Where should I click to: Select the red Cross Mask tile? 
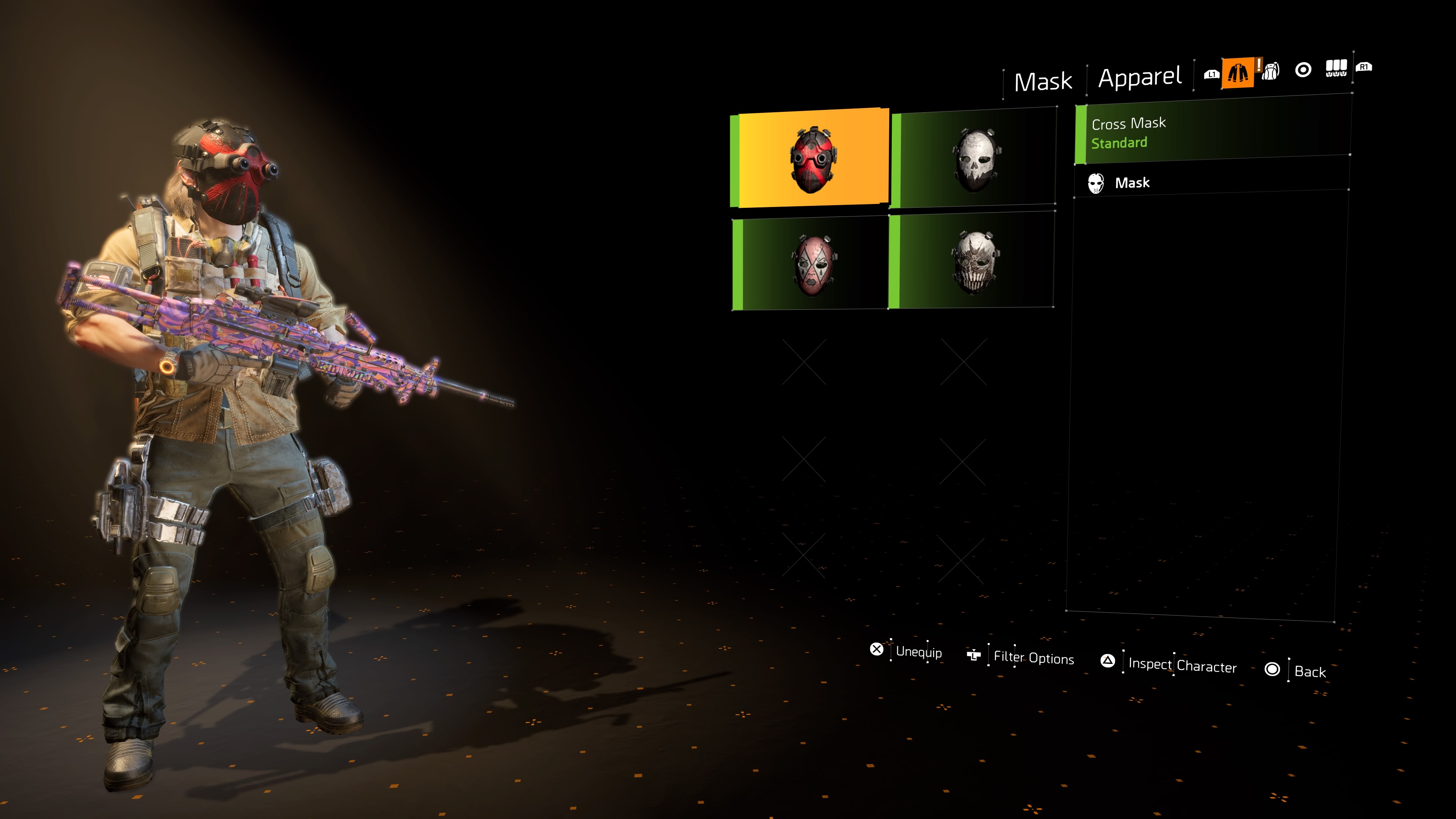pyautogui.click(x=813, y=158)
